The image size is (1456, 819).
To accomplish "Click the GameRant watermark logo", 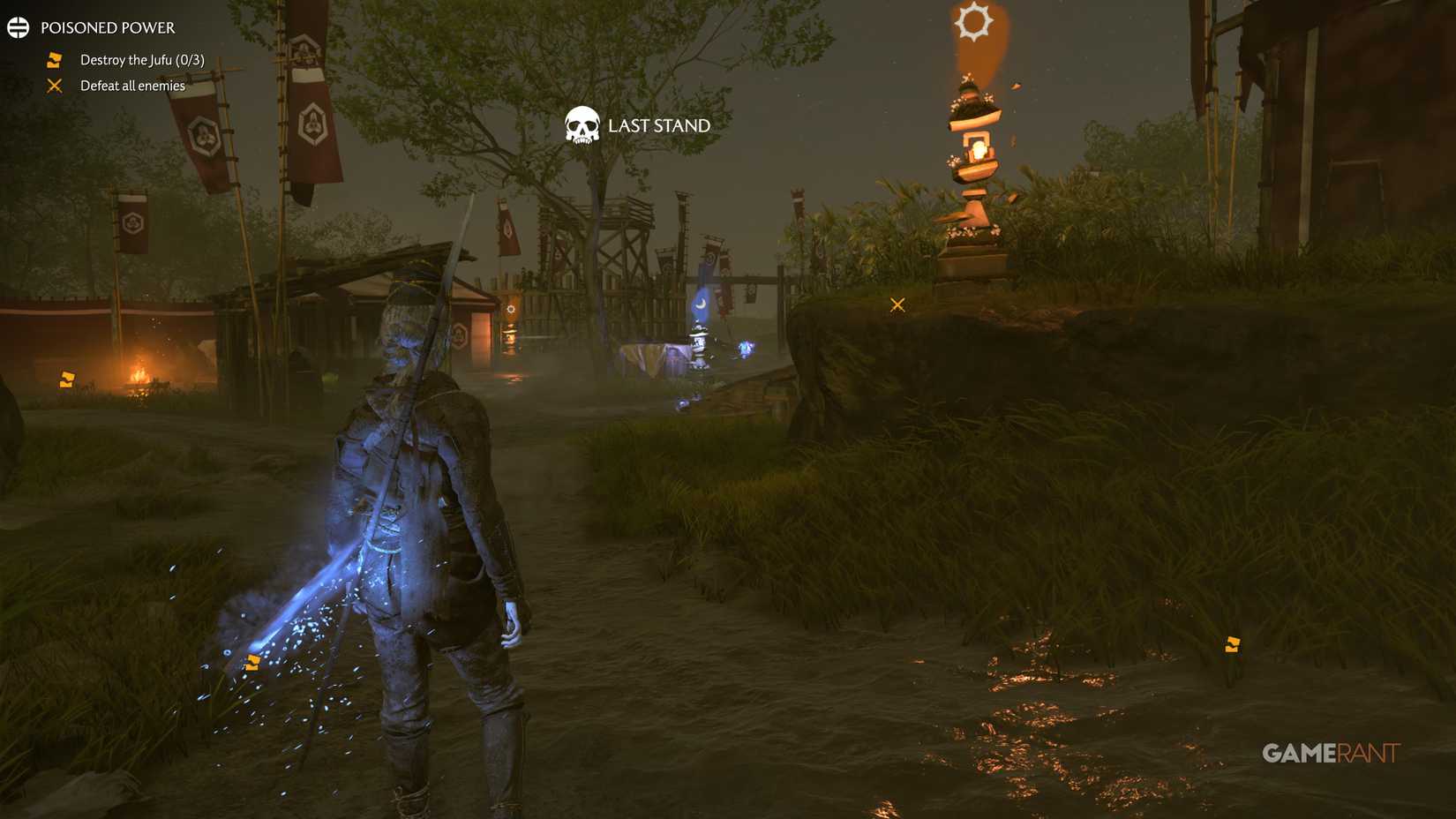I will point(1332,753).
